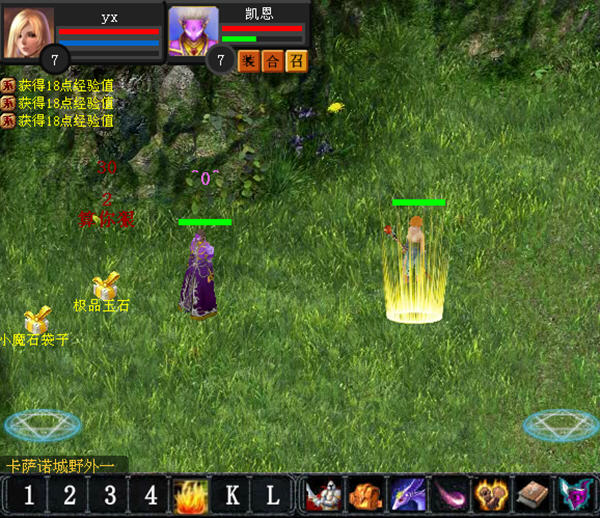Open the armored knight character icon
This screenshot has height=518, width=600.
(321, 495)
